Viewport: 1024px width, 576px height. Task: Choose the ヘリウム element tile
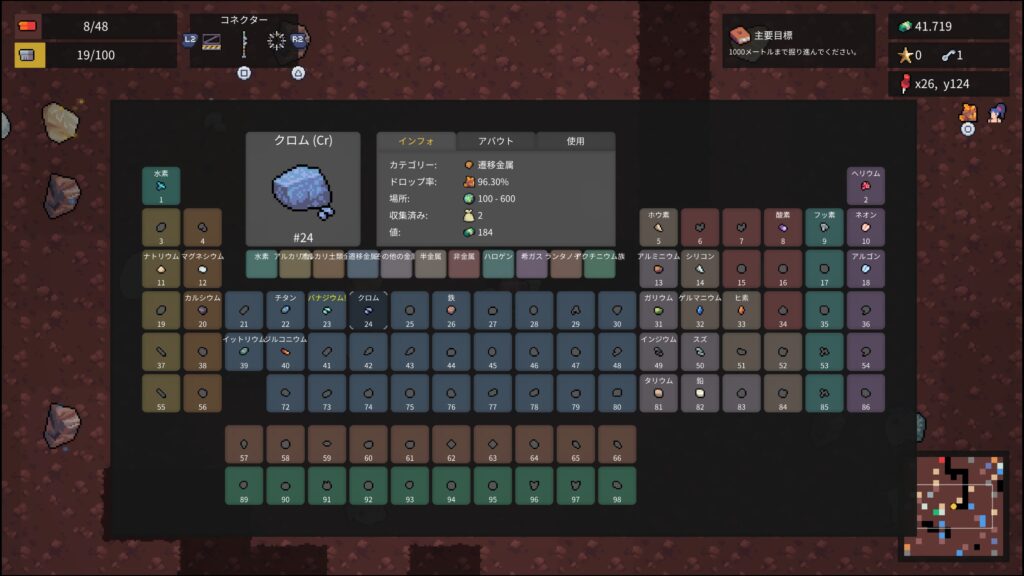coord(866,186)
